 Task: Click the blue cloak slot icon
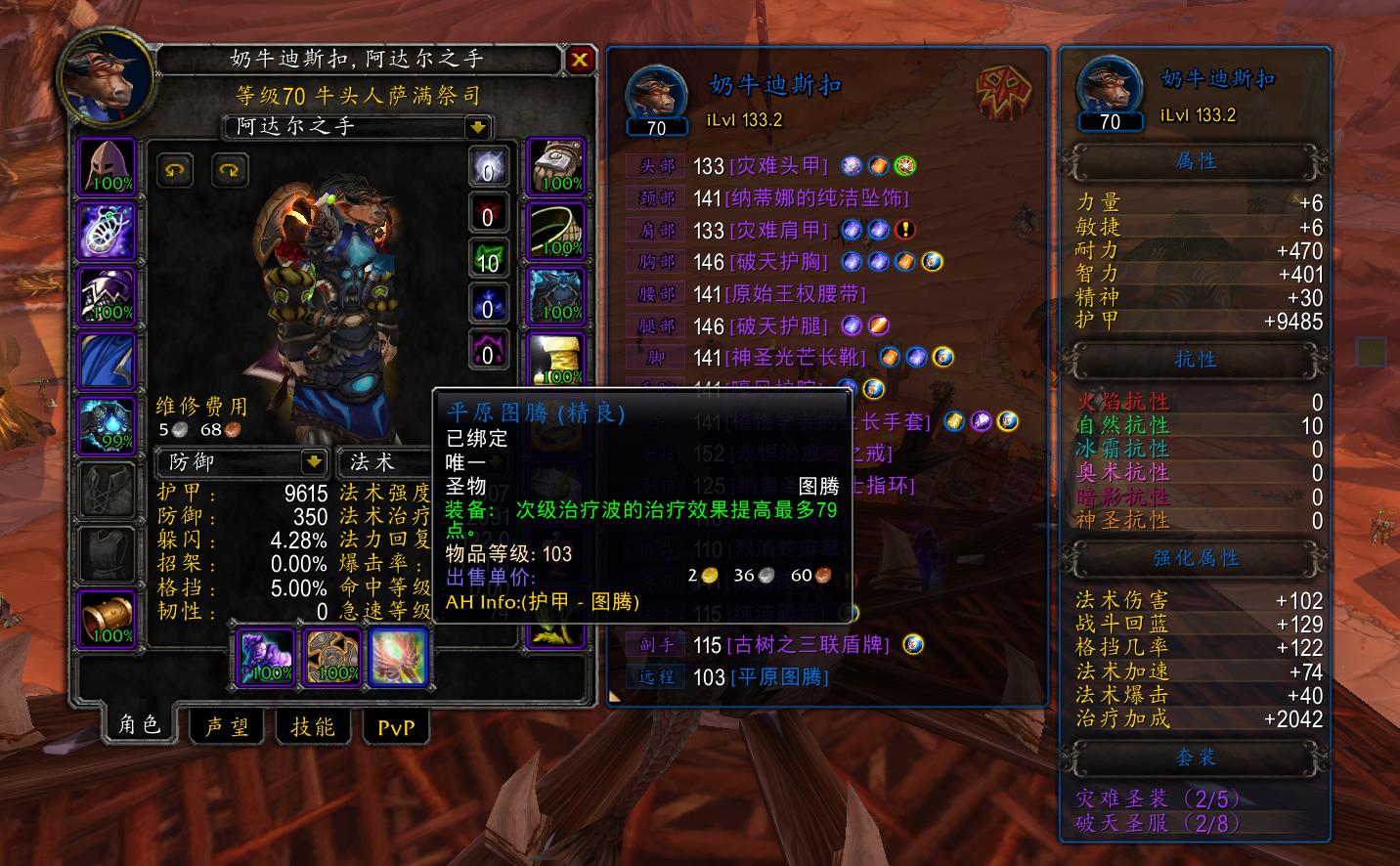click(x=107, y=361)
